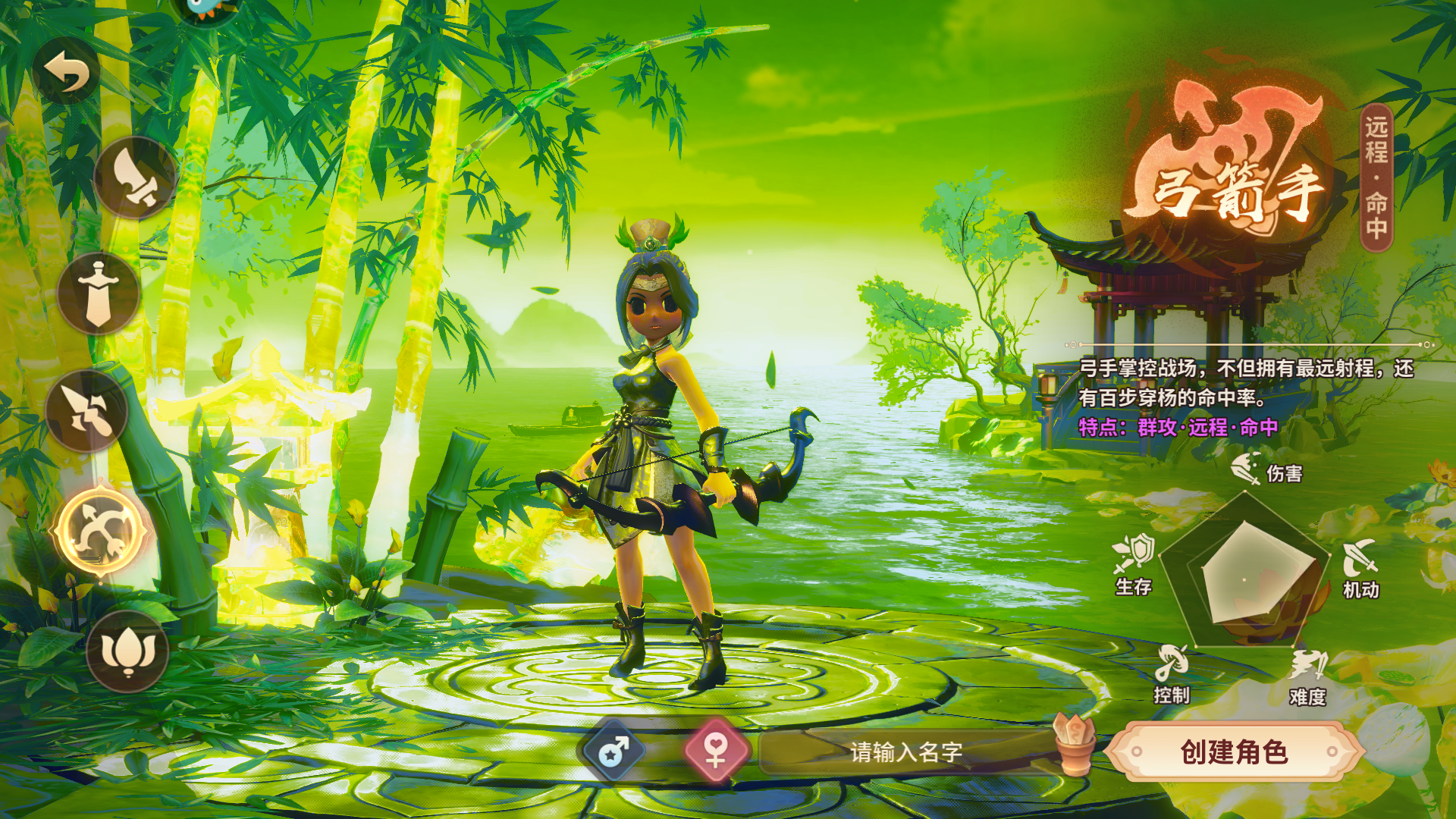Choose the class with the sword icon
Image resolution: width=1456 pixels, height=819 pixels.
99,293
